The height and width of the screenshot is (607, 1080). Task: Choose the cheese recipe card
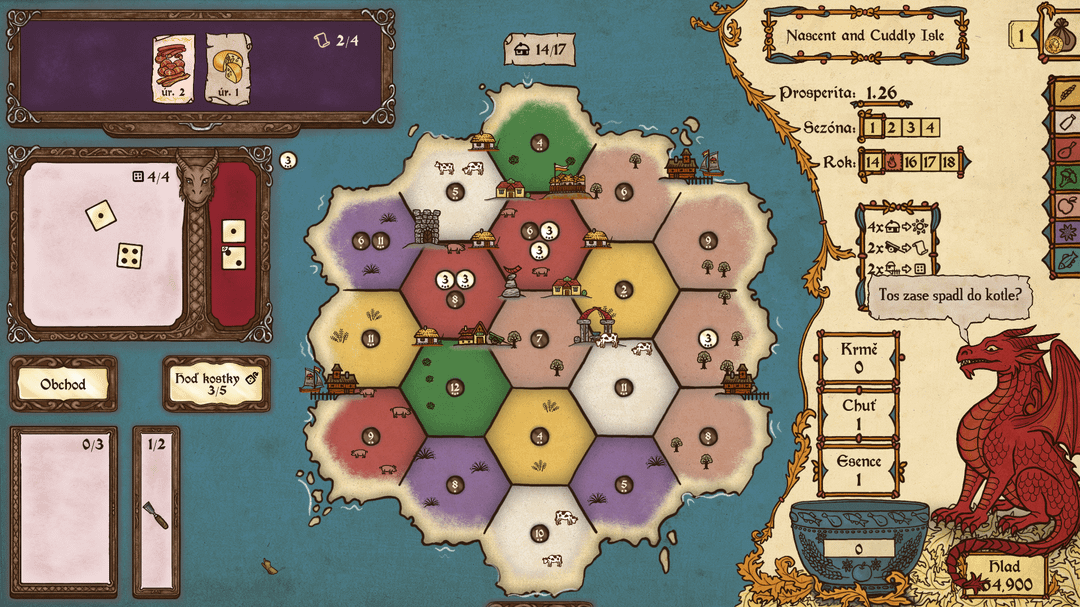[227, 69]
